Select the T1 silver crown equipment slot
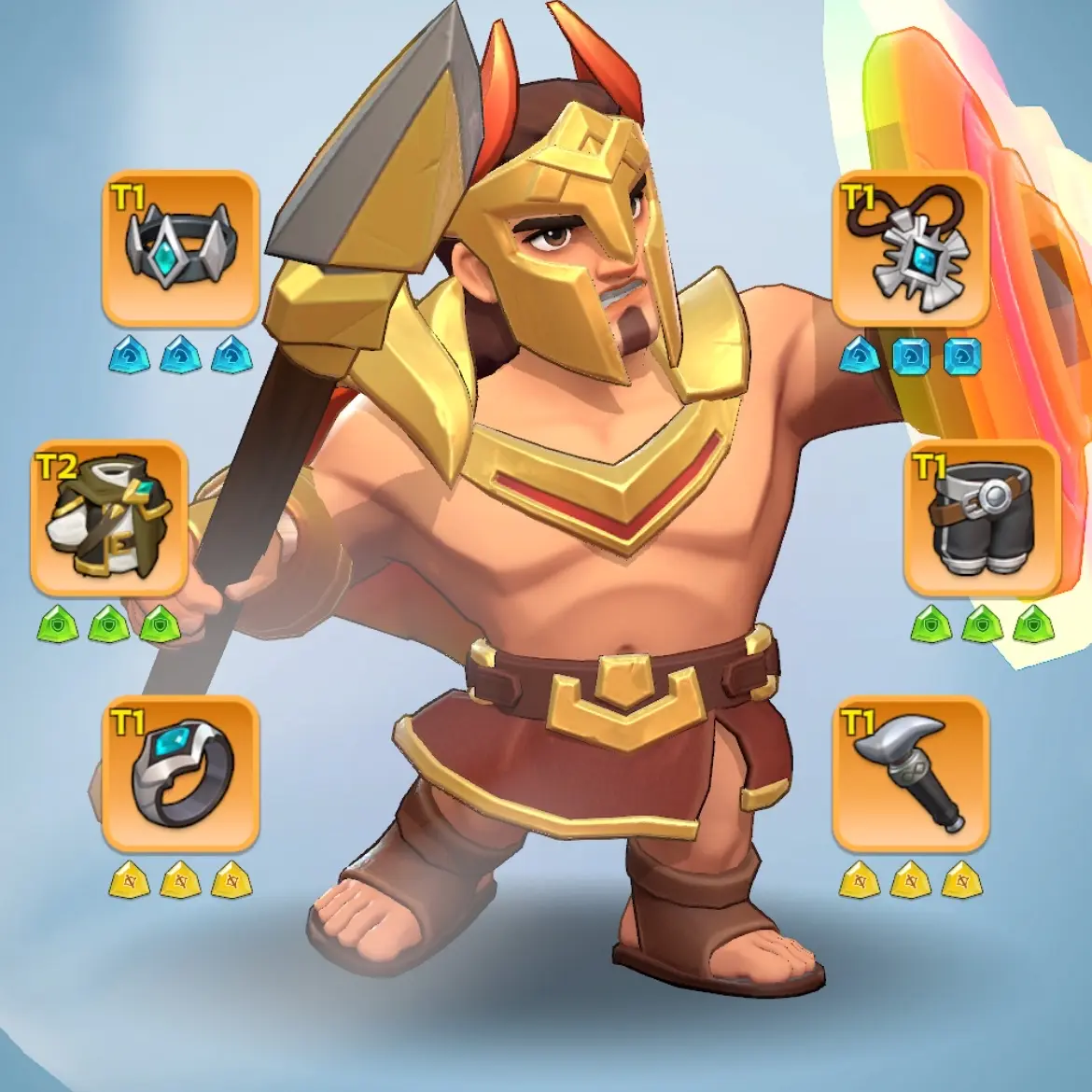 coord(179,247)
